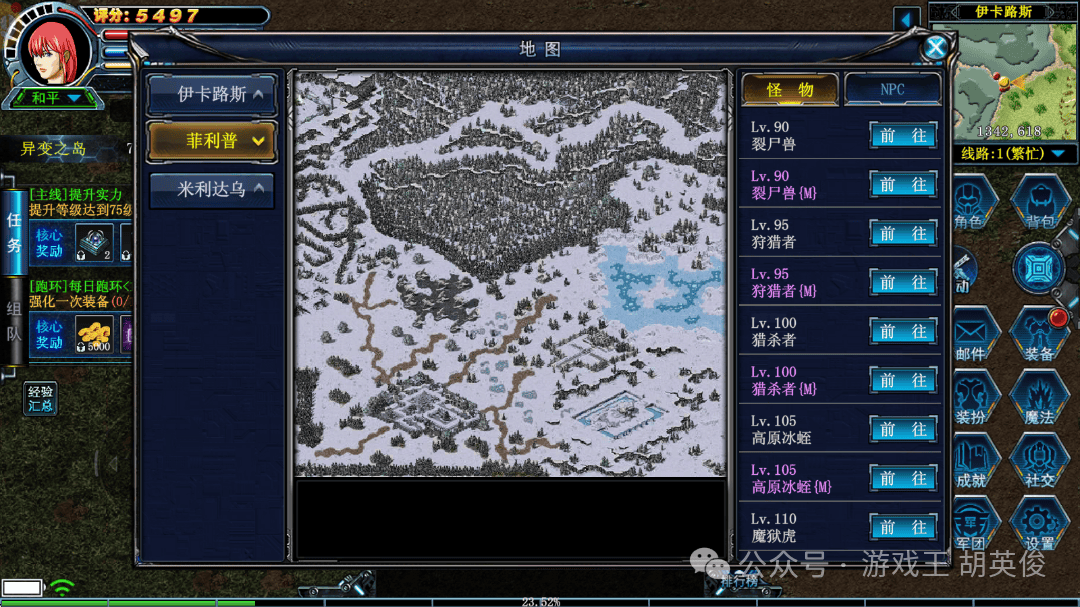1080x607 pixels.
Task: Go to the Lv.90 裂尸兽 (non-M)
Action: (903, 136)
